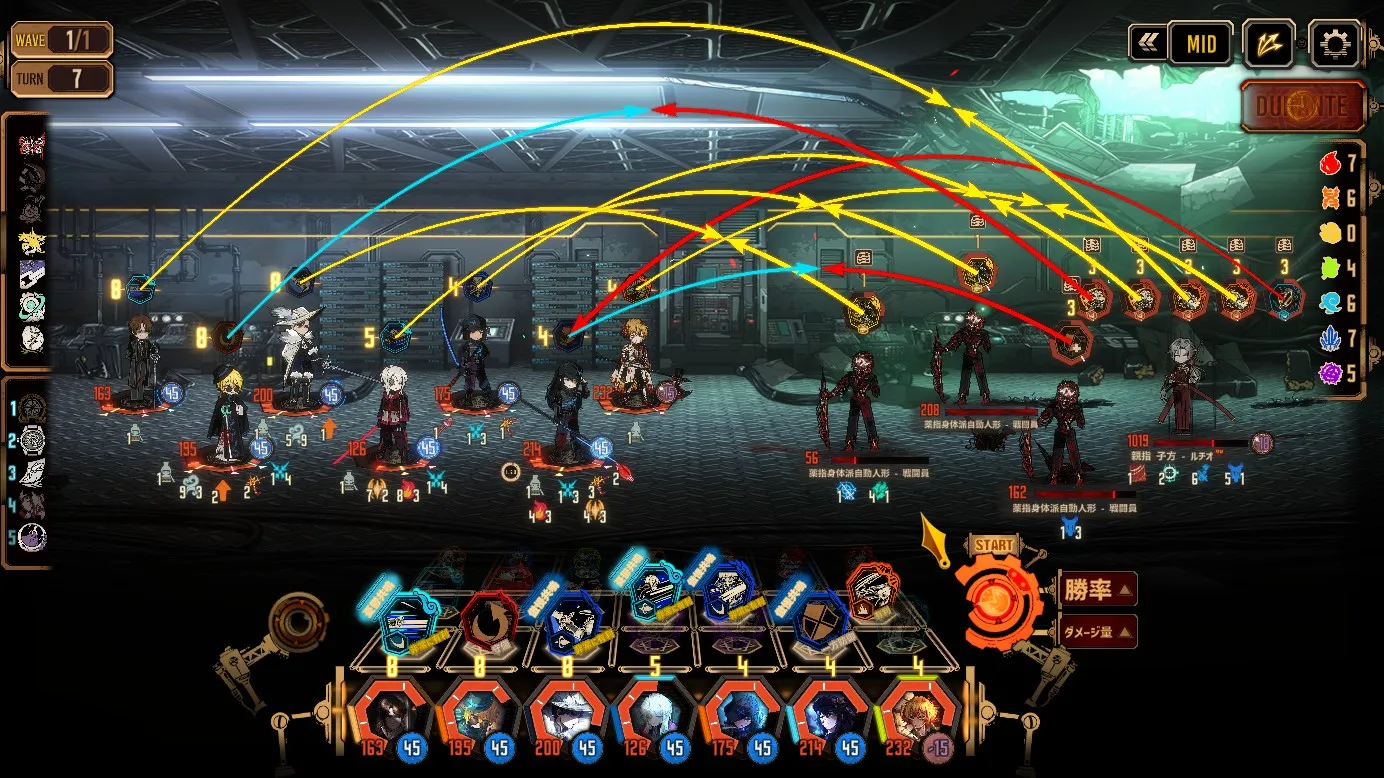Inspect the yellow spiky gift icon
The height and width of the screenshot is (778, 1384).
tap(32, 241)
